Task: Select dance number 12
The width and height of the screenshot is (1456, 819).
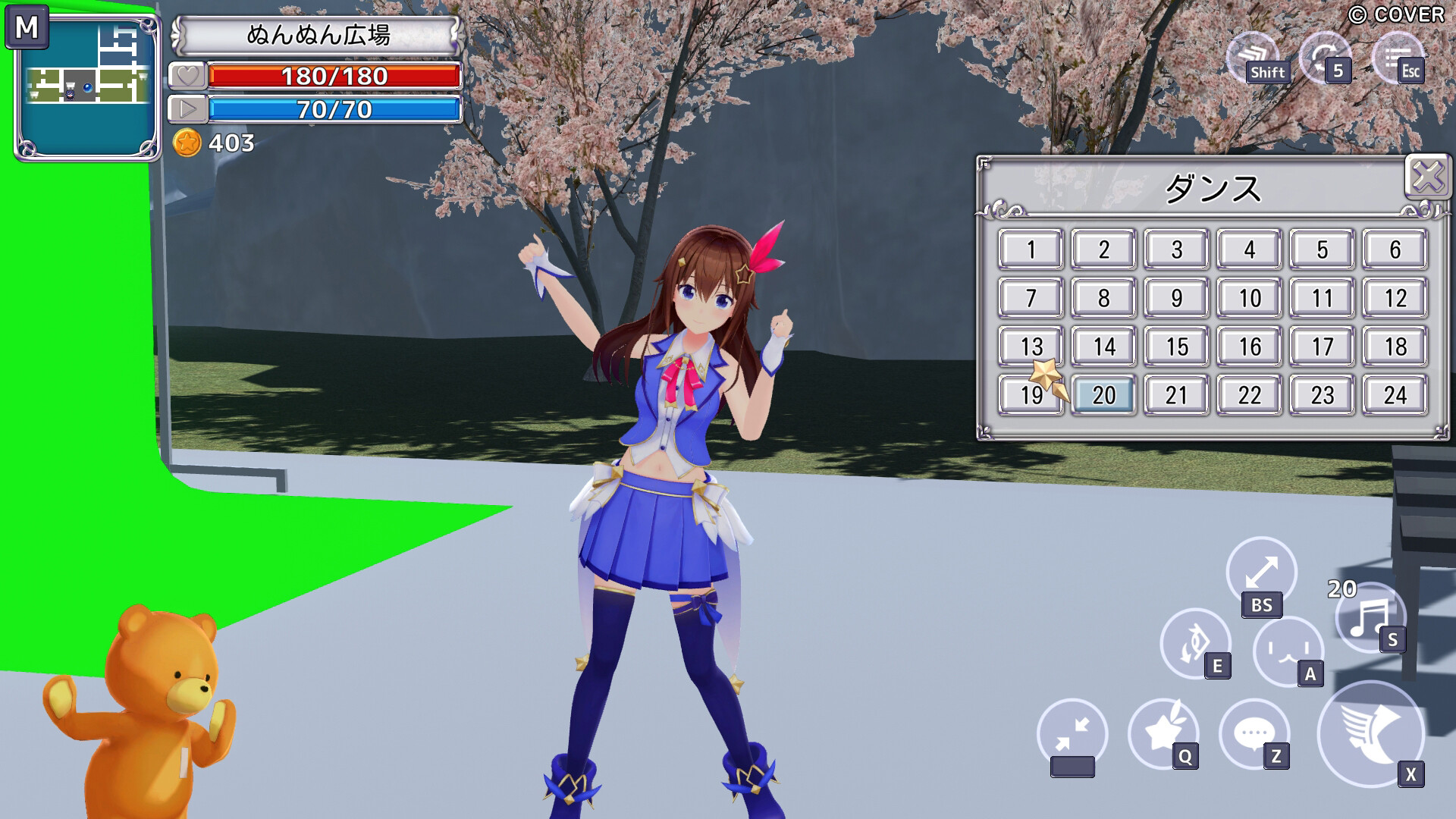Action: 1395,298
